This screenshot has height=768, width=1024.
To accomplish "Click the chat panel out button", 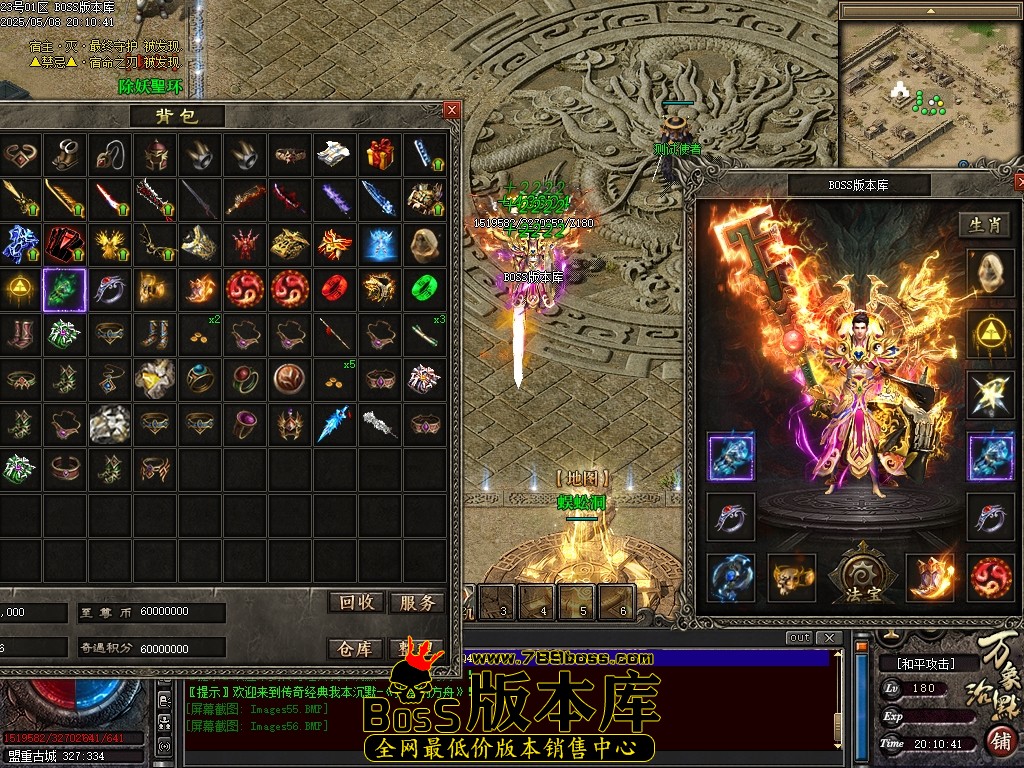I will (799, 638).
